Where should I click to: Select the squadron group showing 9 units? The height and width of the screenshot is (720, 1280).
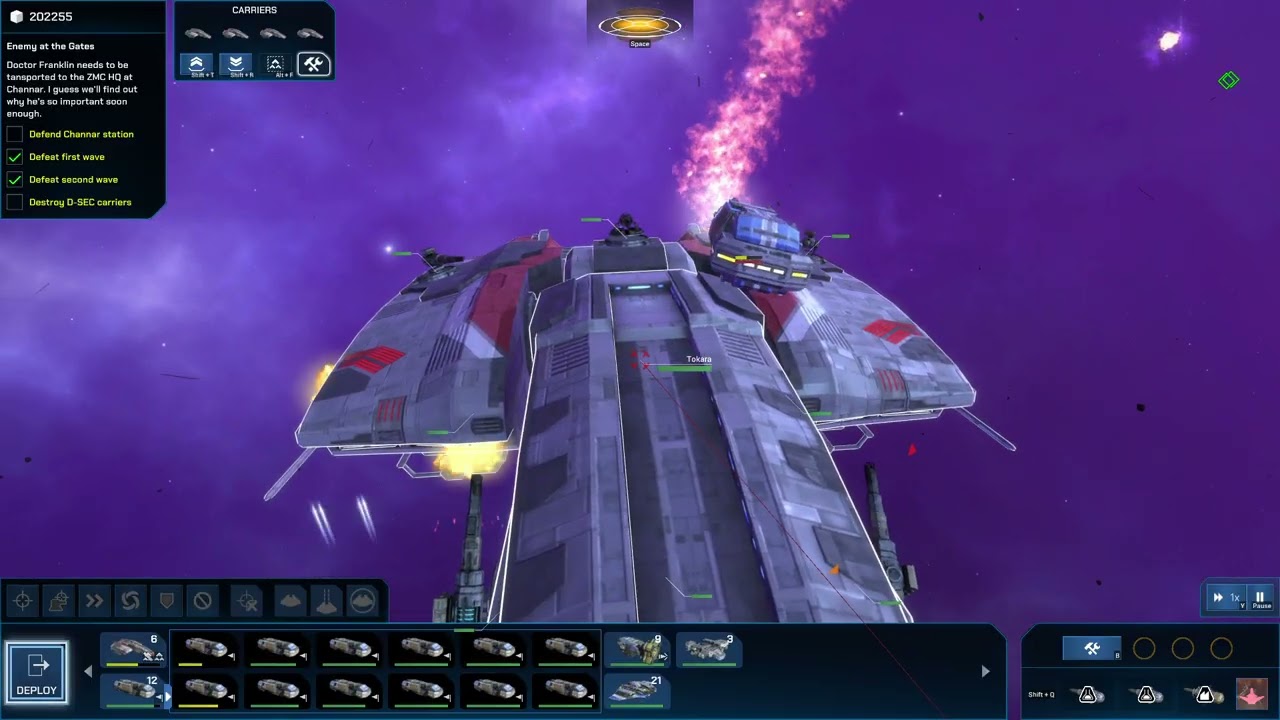[x=637, y=650]
